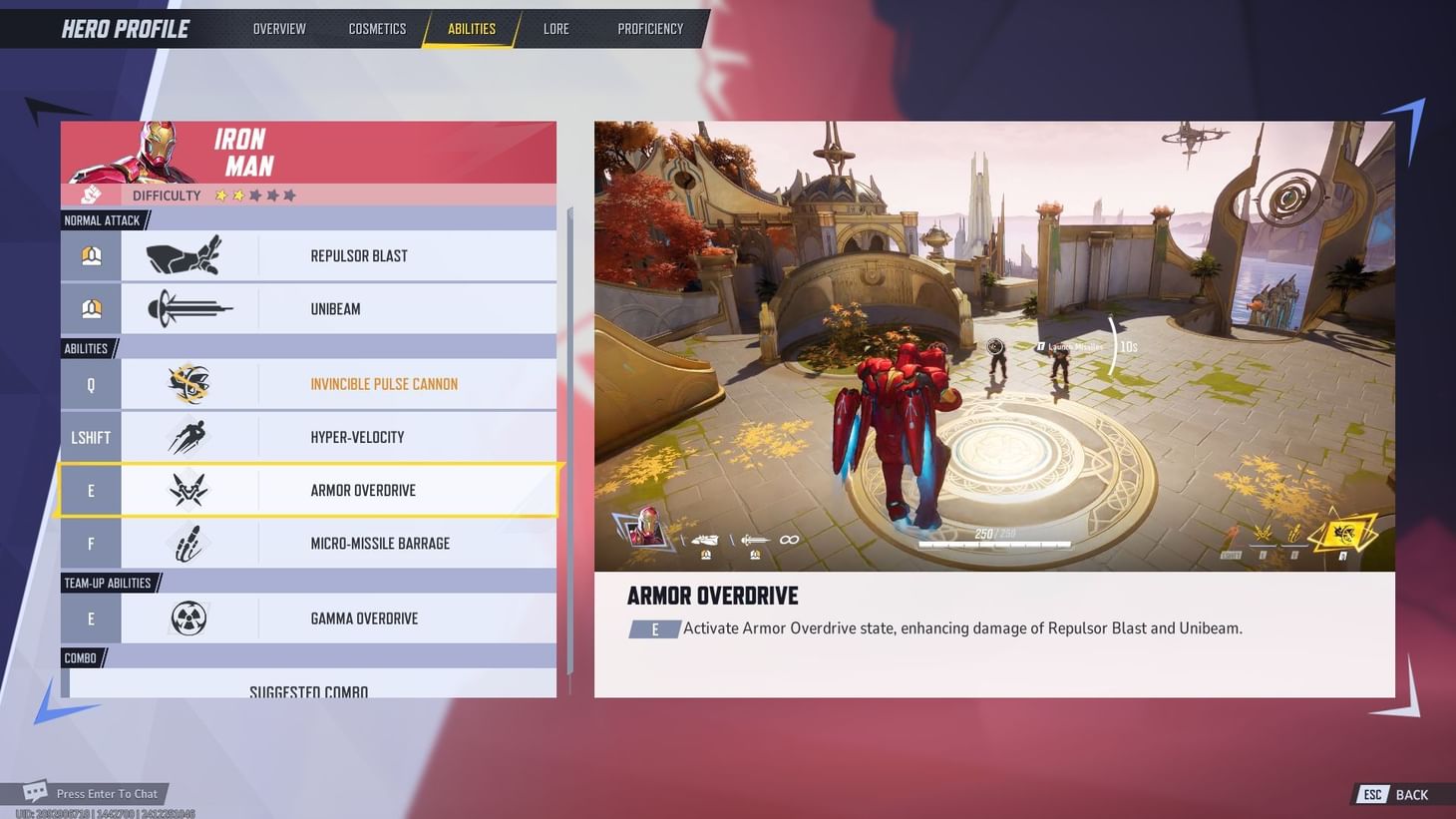Switch to the Cosmetics tab
The image size is (1456, 819).
(x=377, y=29)
